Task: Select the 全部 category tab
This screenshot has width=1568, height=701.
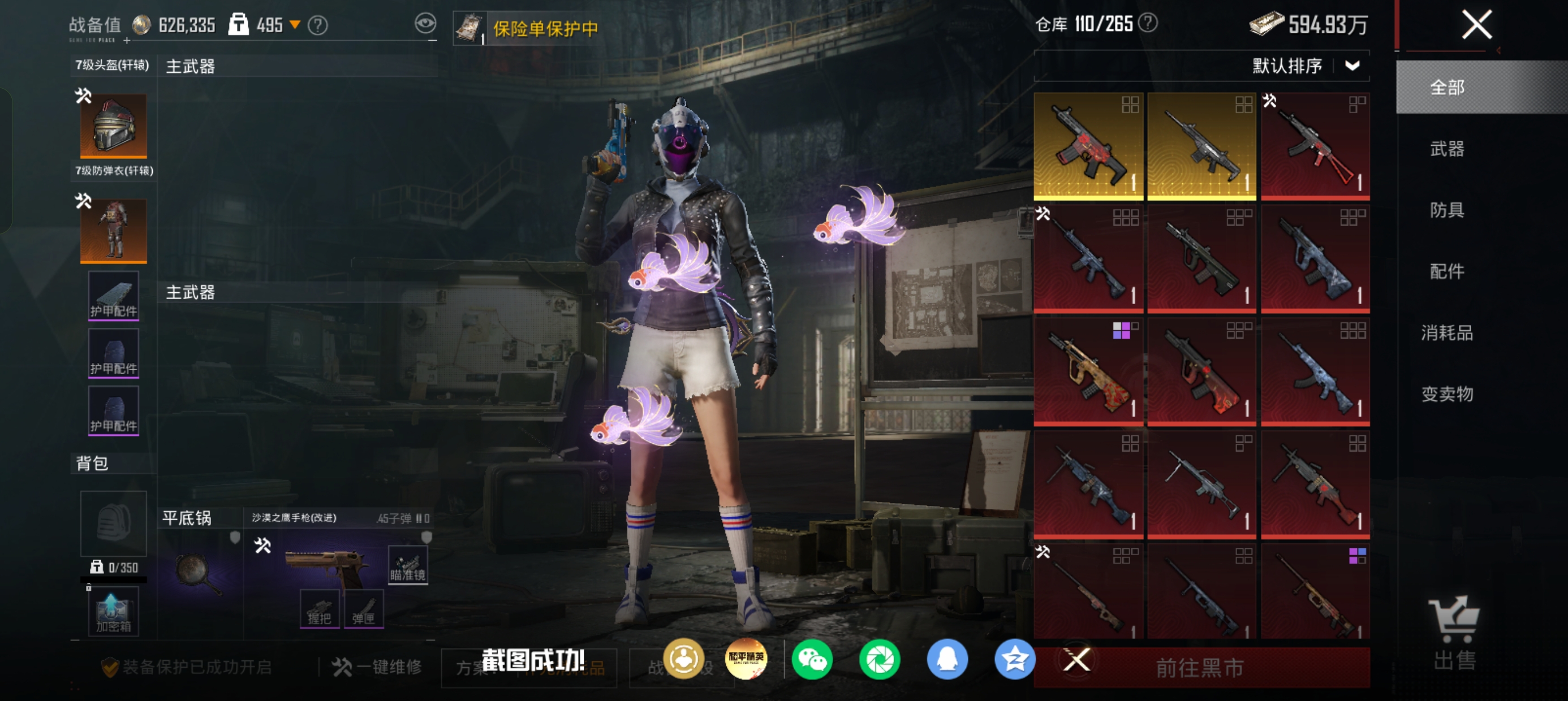Action: point(1447,88)
